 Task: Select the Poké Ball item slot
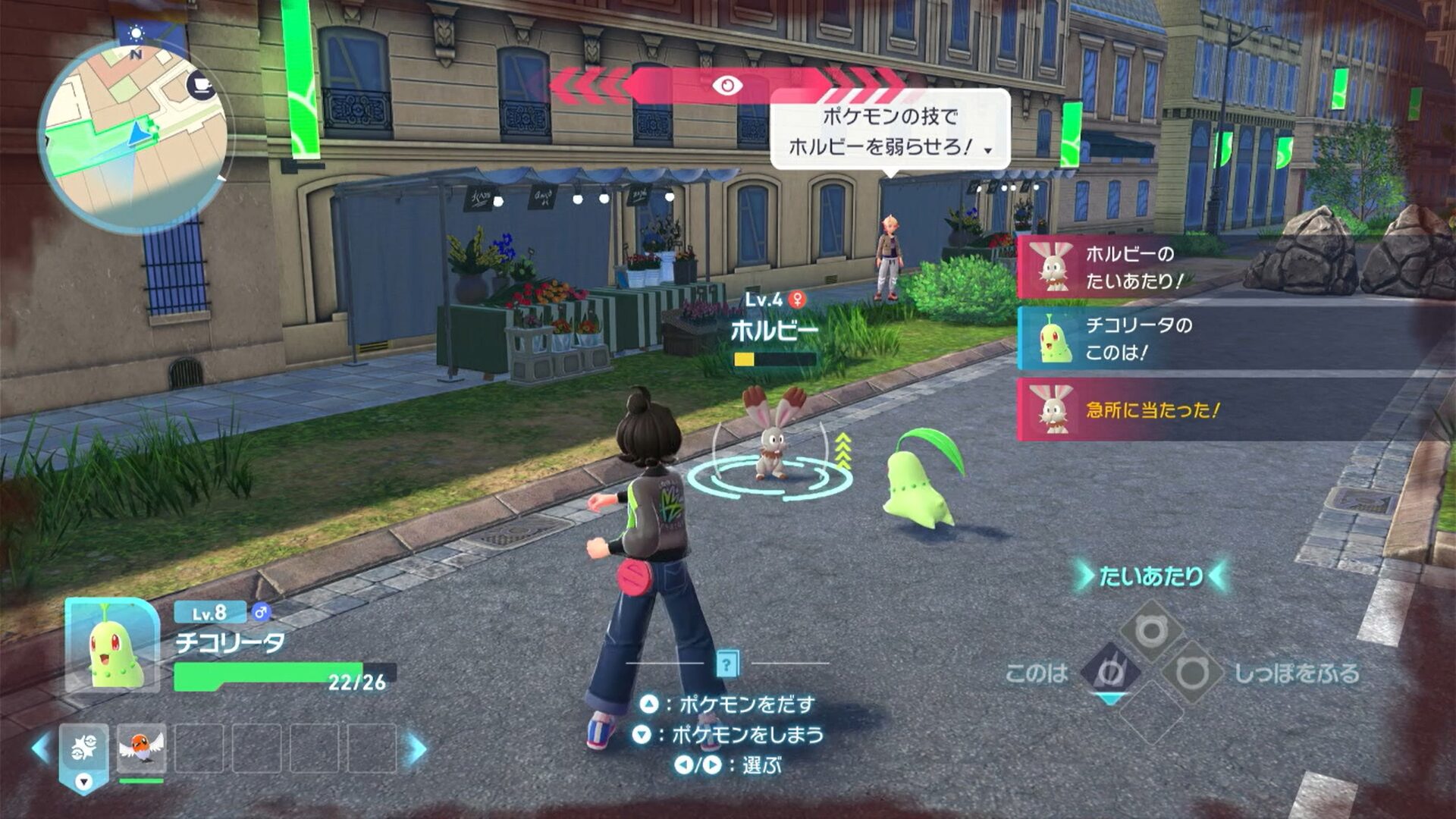(84, 748)
